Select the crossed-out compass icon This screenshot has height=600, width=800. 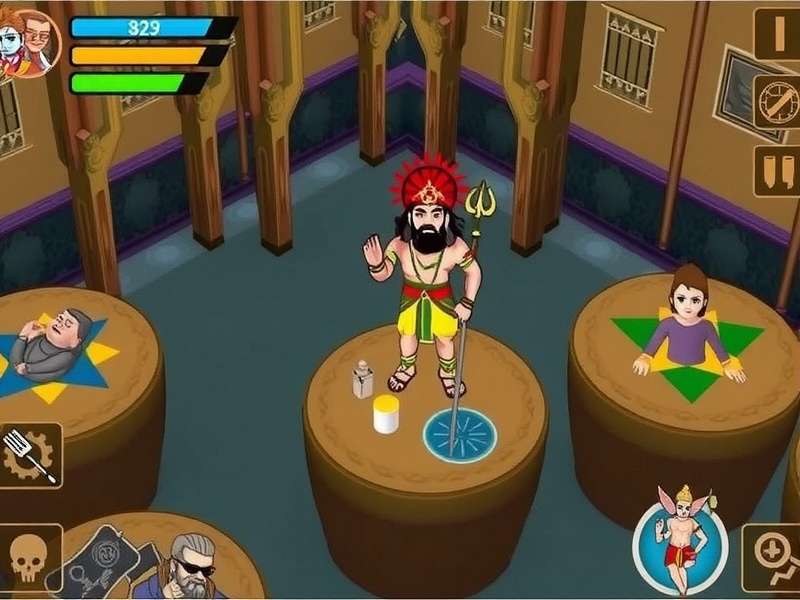(x=777, y=102)
